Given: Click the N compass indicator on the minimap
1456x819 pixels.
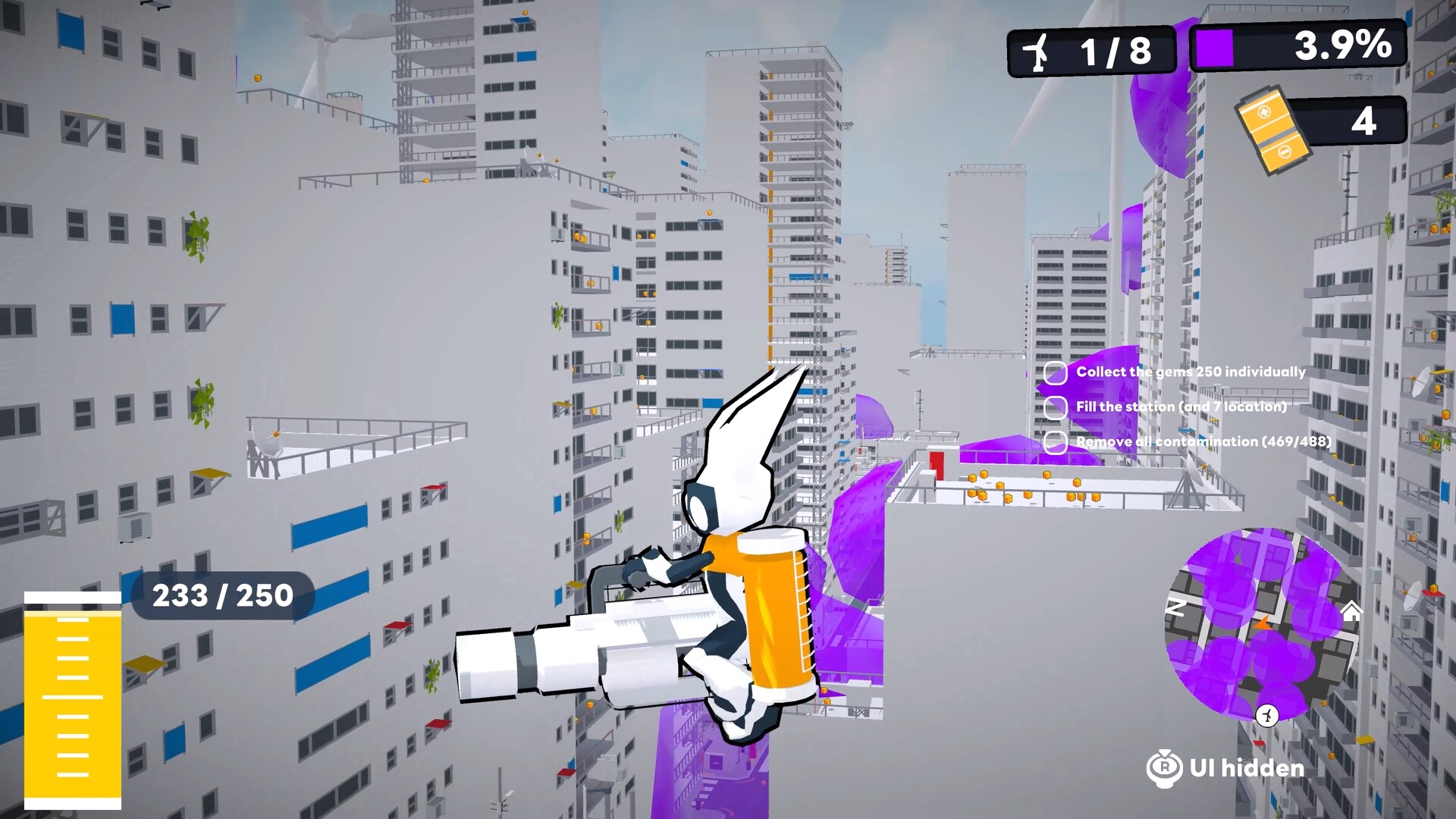Looking at the screenshot, I should (x=1176, y=607).
